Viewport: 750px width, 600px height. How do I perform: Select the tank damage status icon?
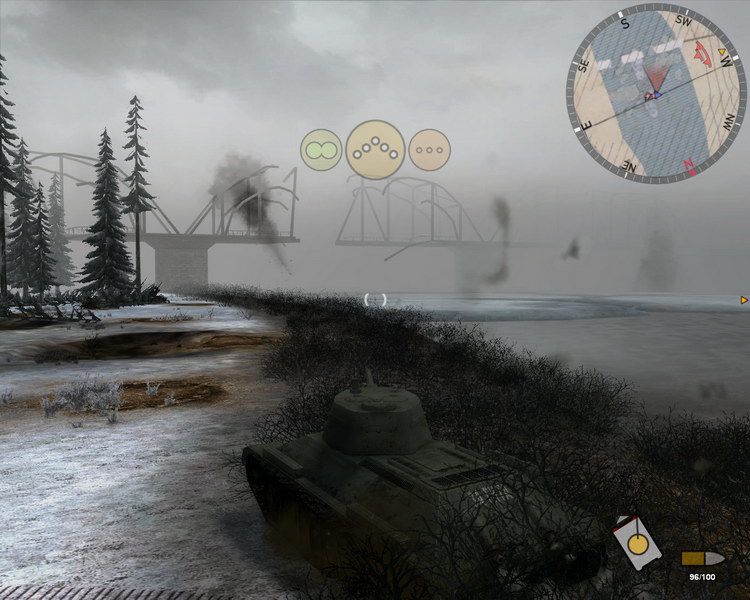tap(634, 545)
